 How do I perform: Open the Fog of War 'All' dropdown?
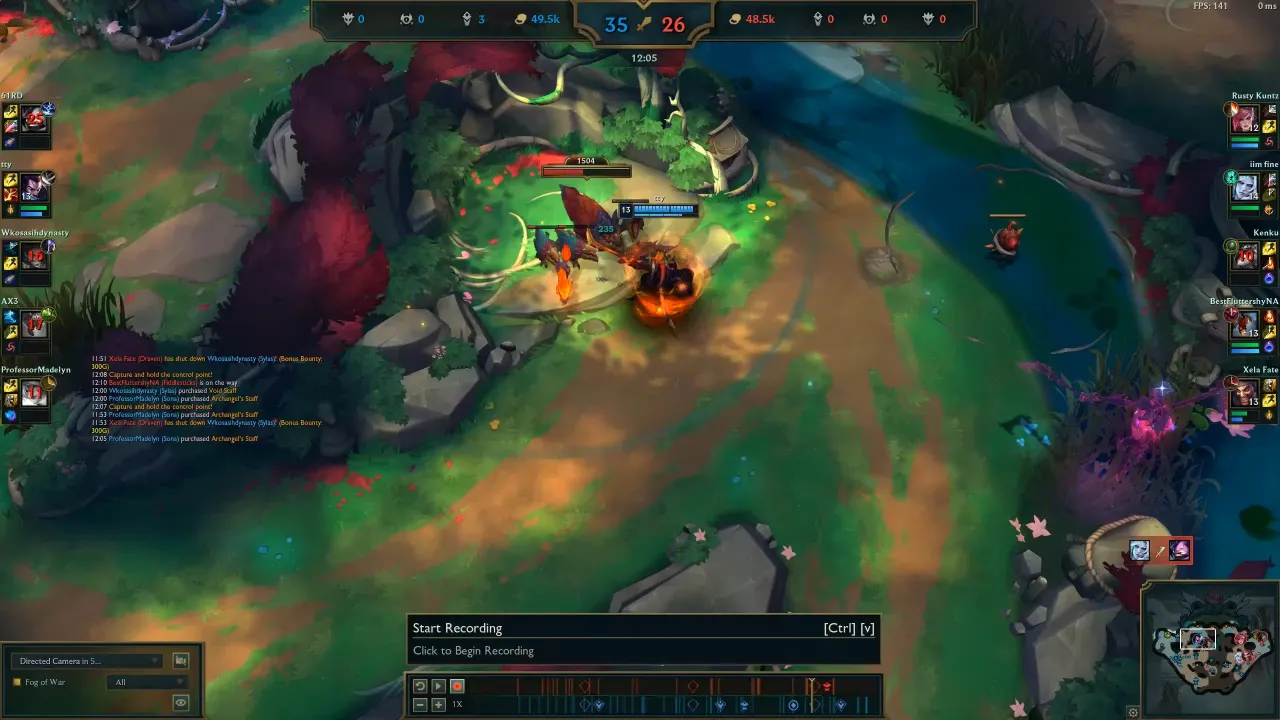(146, 682)
